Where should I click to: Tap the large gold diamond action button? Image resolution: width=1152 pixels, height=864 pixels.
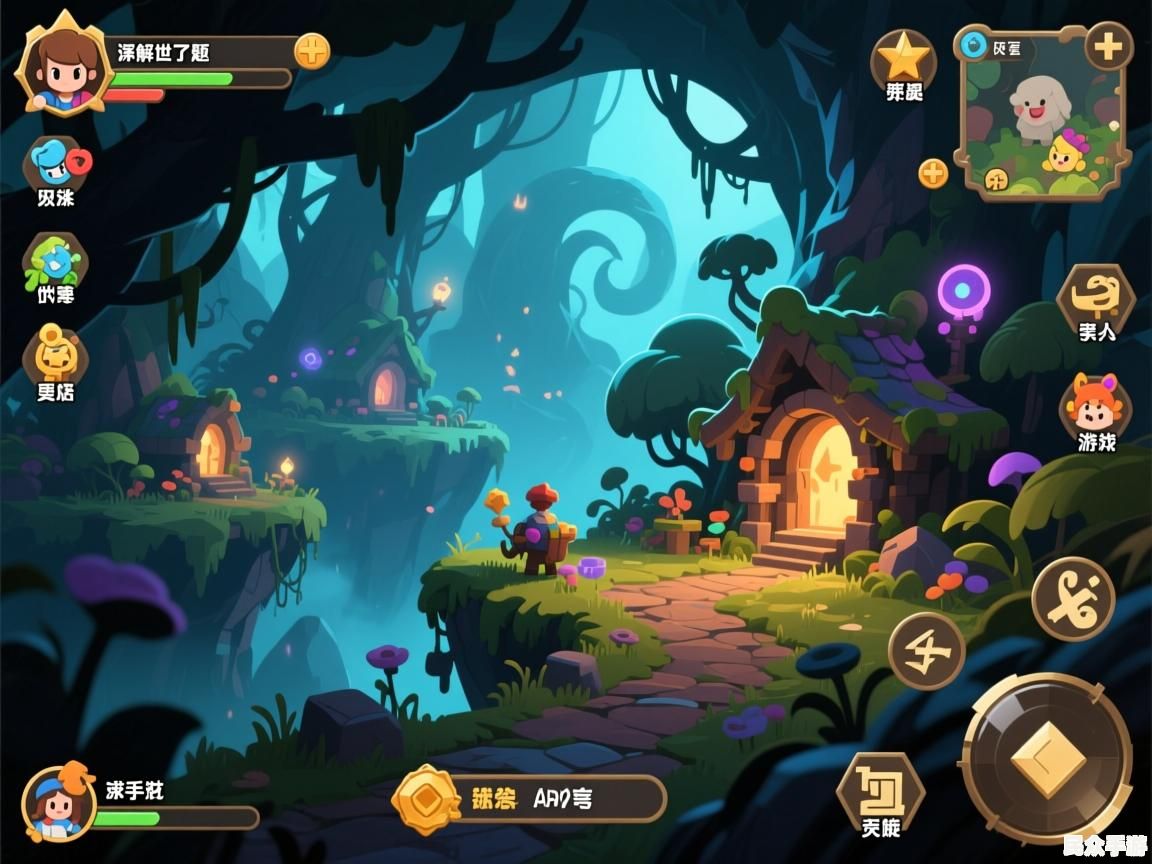1047,759
